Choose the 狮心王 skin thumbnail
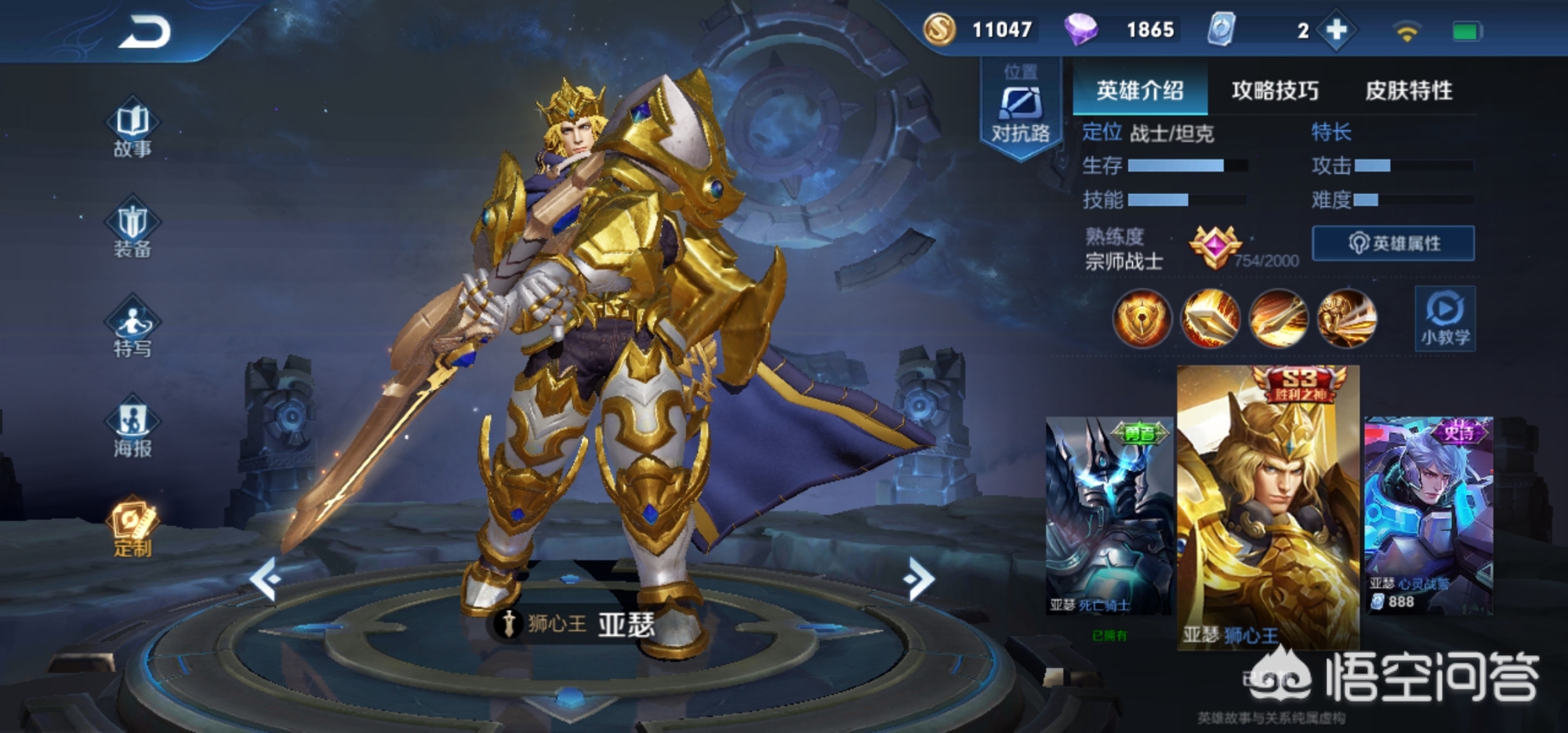The image size is (1568, 733). [x=1268, y=510]
